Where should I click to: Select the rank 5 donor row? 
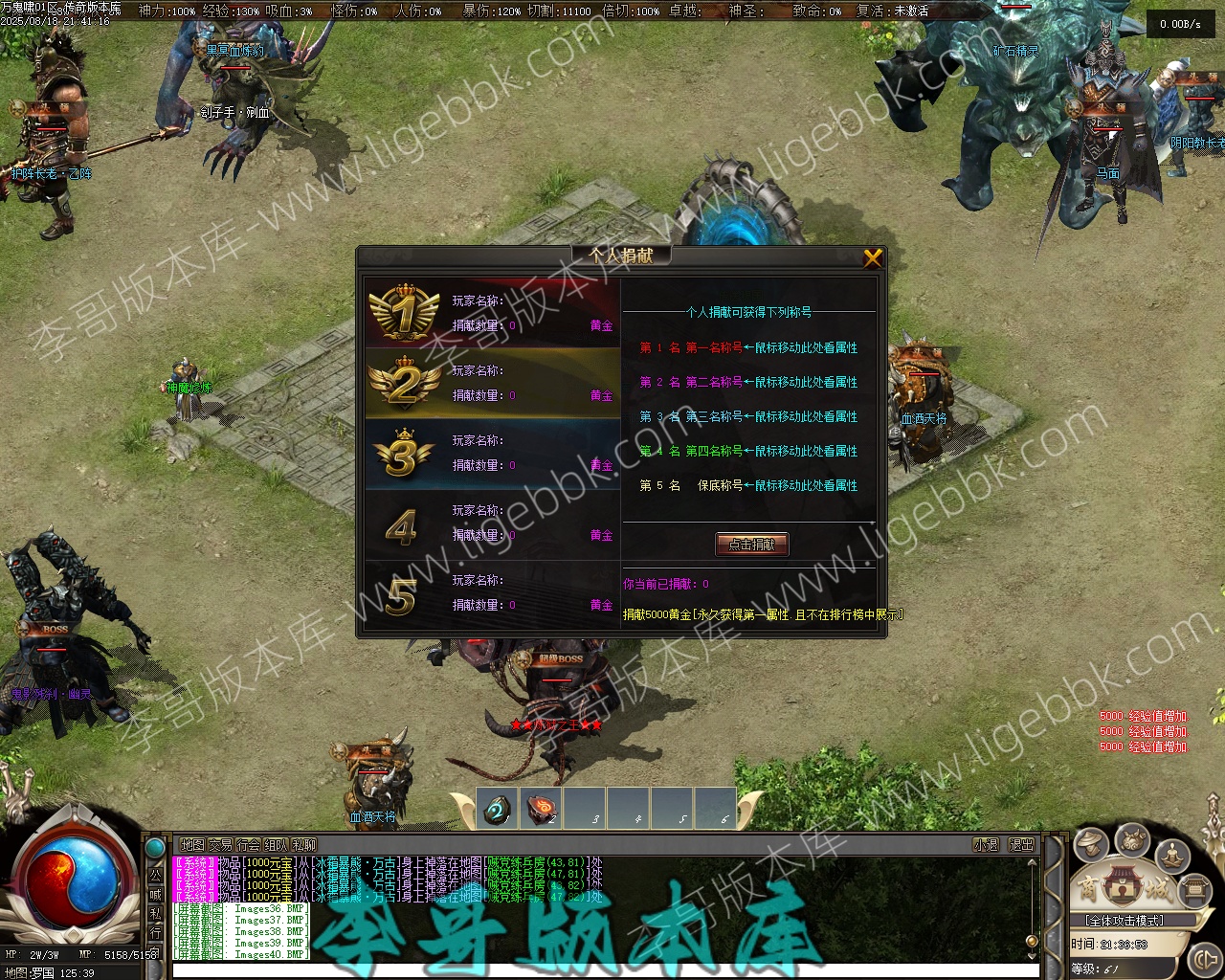pyautogui.click(x=492, y=592)
